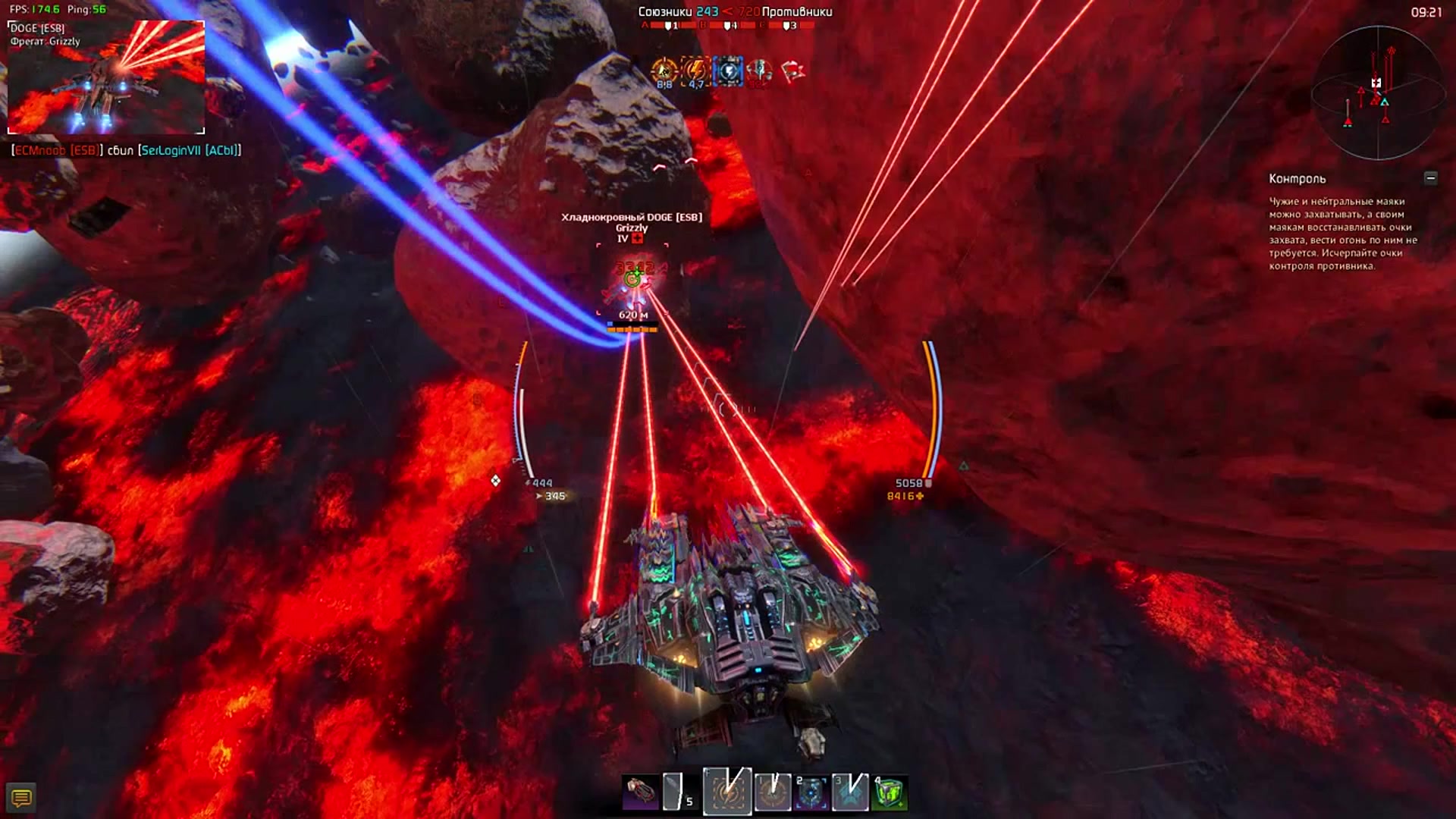This screenshot has height=819, width=1456.
Task: Collapse the Контроль objective panel
Action: pos(1430,178)
